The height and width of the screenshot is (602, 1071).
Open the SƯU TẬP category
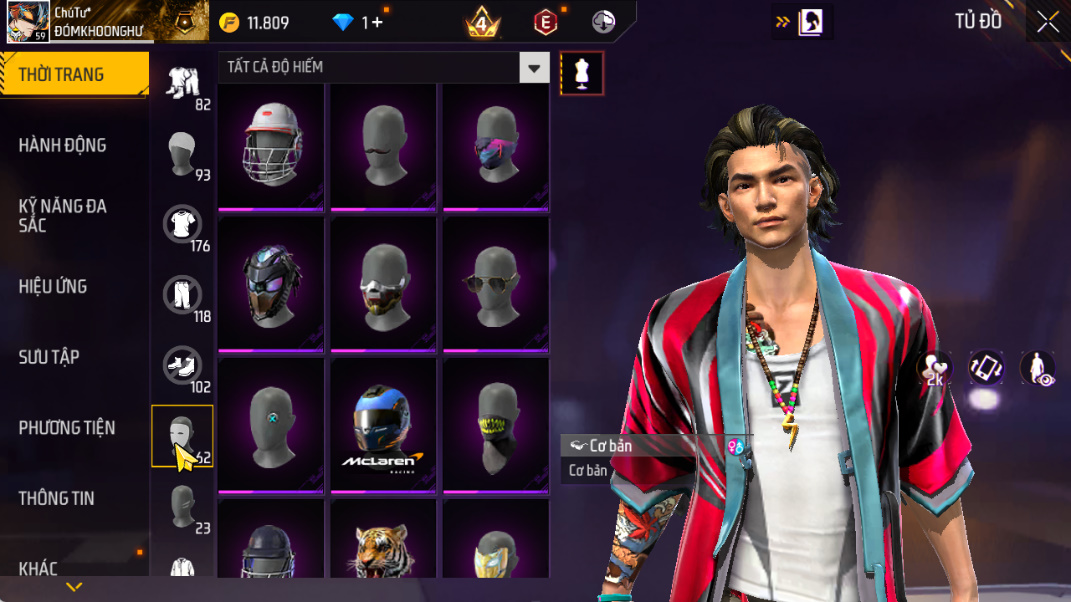coord(49,357)
